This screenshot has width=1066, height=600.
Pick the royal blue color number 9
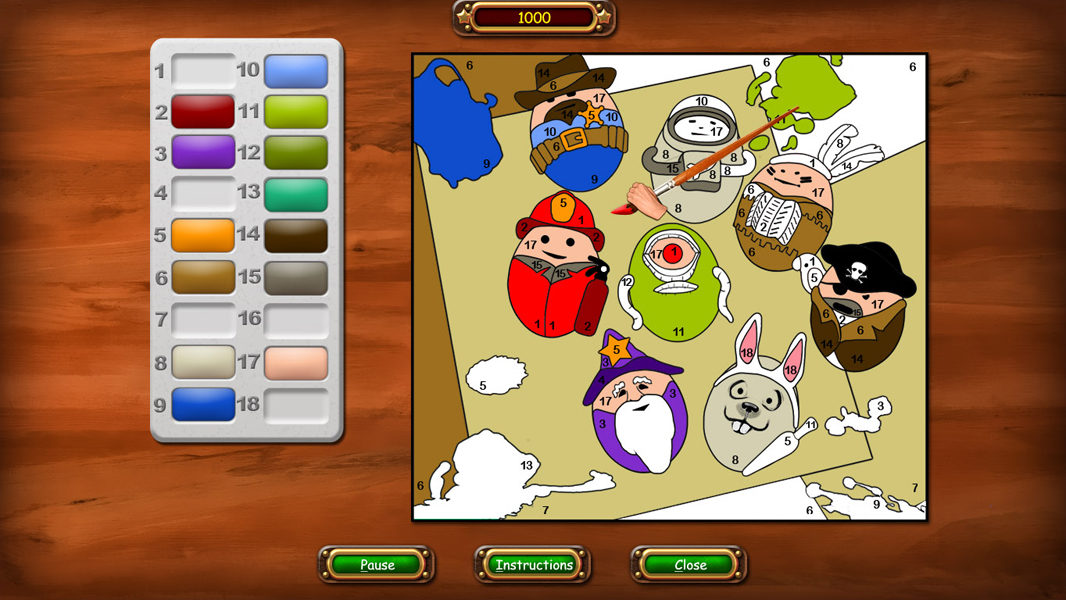202,404
